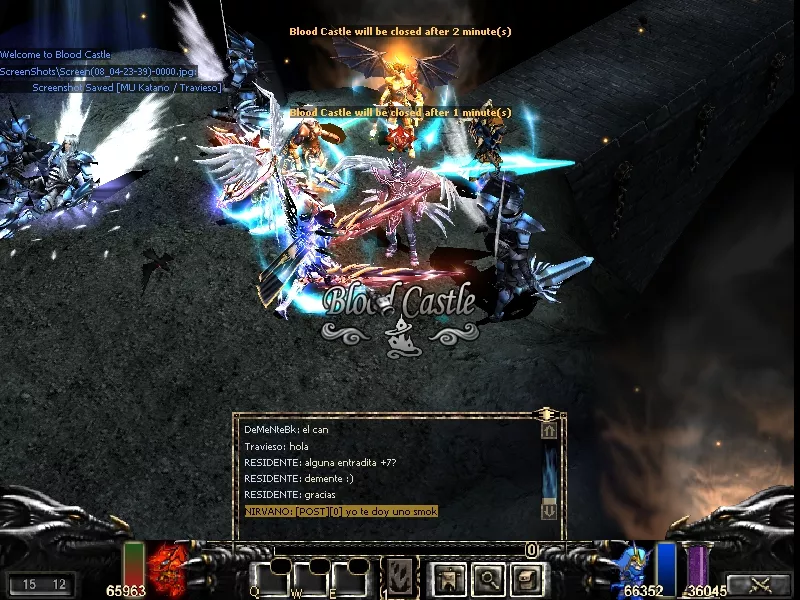Select NIRVANO's highlighted POST chat message
The image size is (800, 600).
tap(341, 511)
